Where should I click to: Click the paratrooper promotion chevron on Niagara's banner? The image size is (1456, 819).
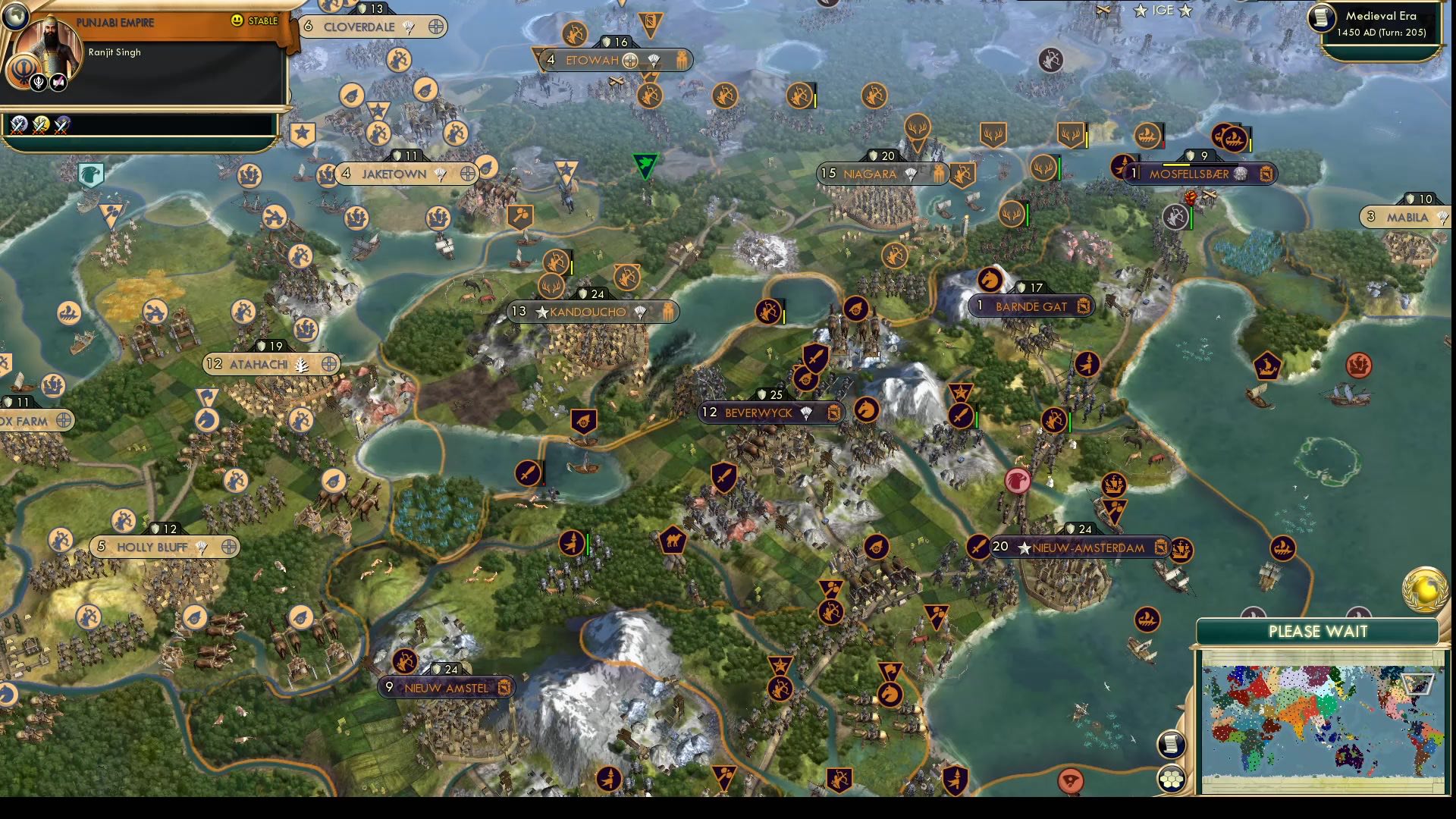[x=908, y=172]
